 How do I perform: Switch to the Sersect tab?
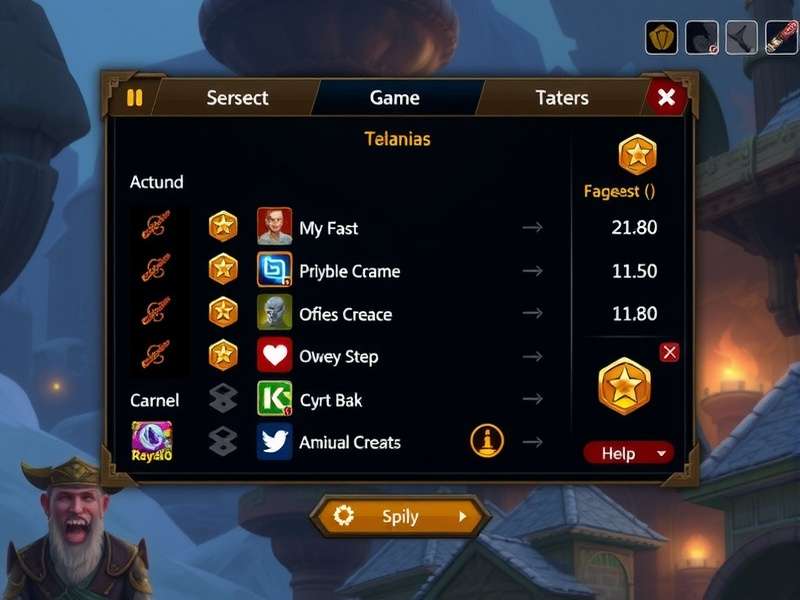pos(237,98)
